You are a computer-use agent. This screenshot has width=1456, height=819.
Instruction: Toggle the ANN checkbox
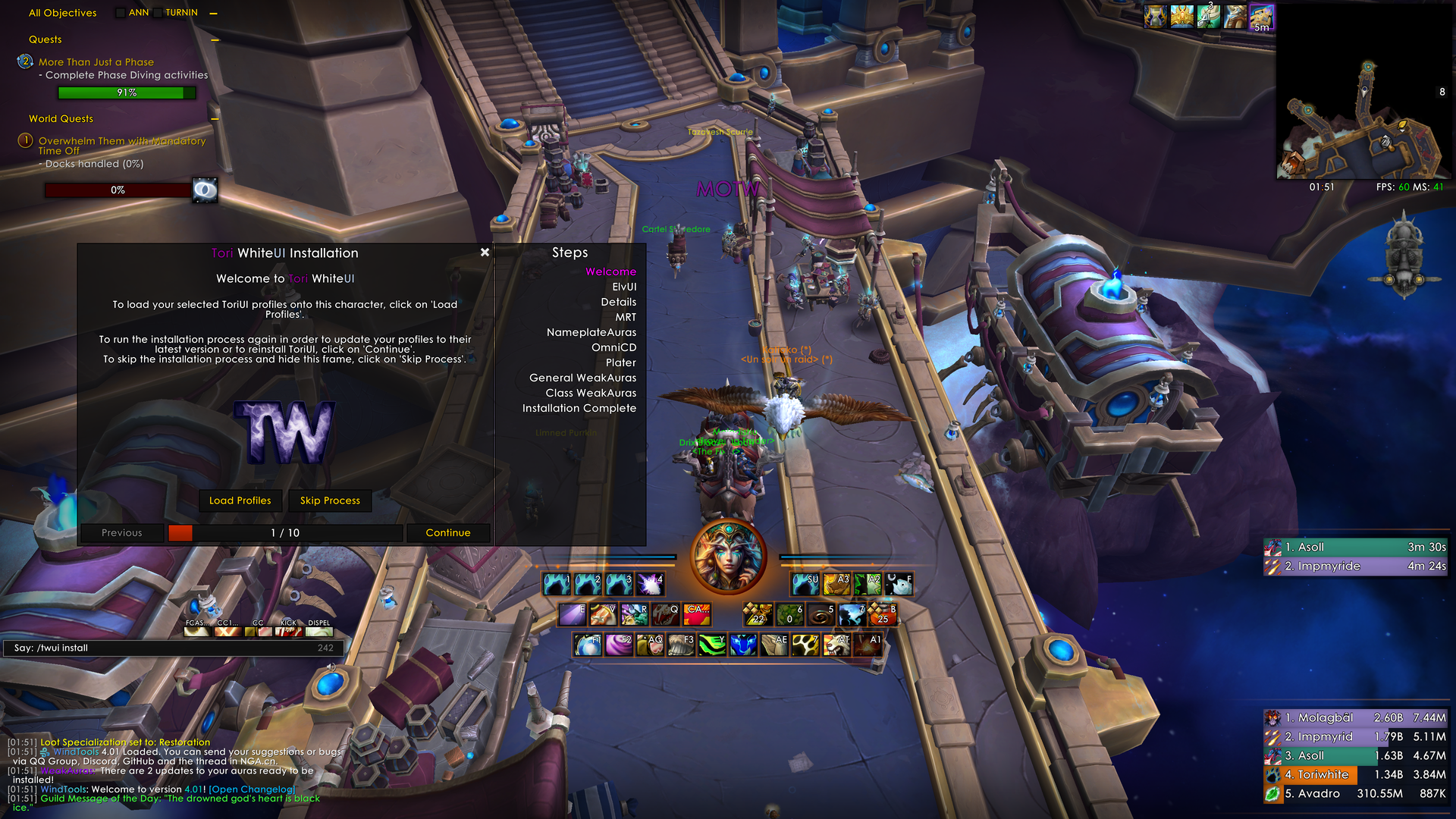click(121, 13)
